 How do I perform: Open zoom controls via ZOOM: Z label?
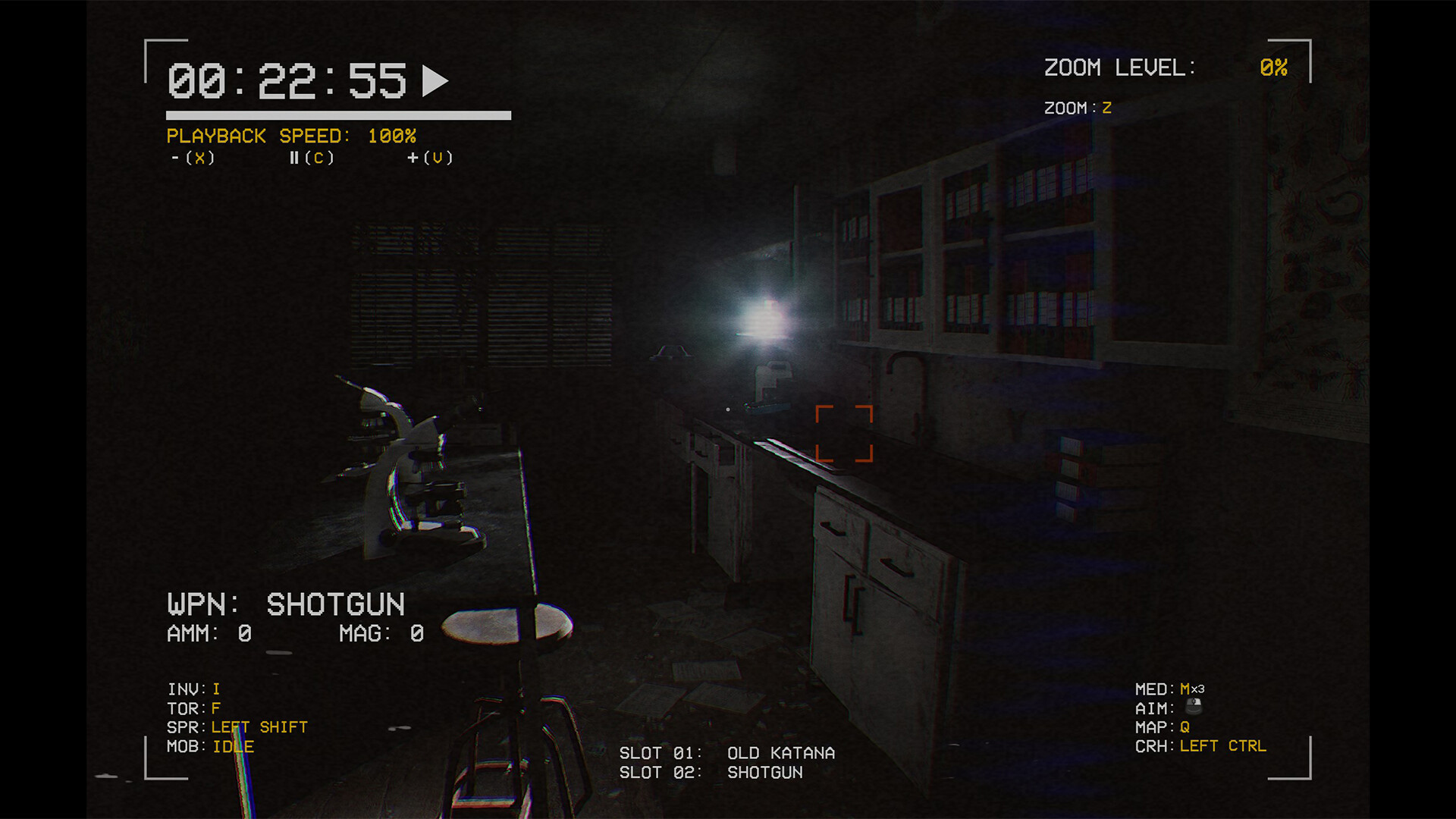[x=1077, y=107]
